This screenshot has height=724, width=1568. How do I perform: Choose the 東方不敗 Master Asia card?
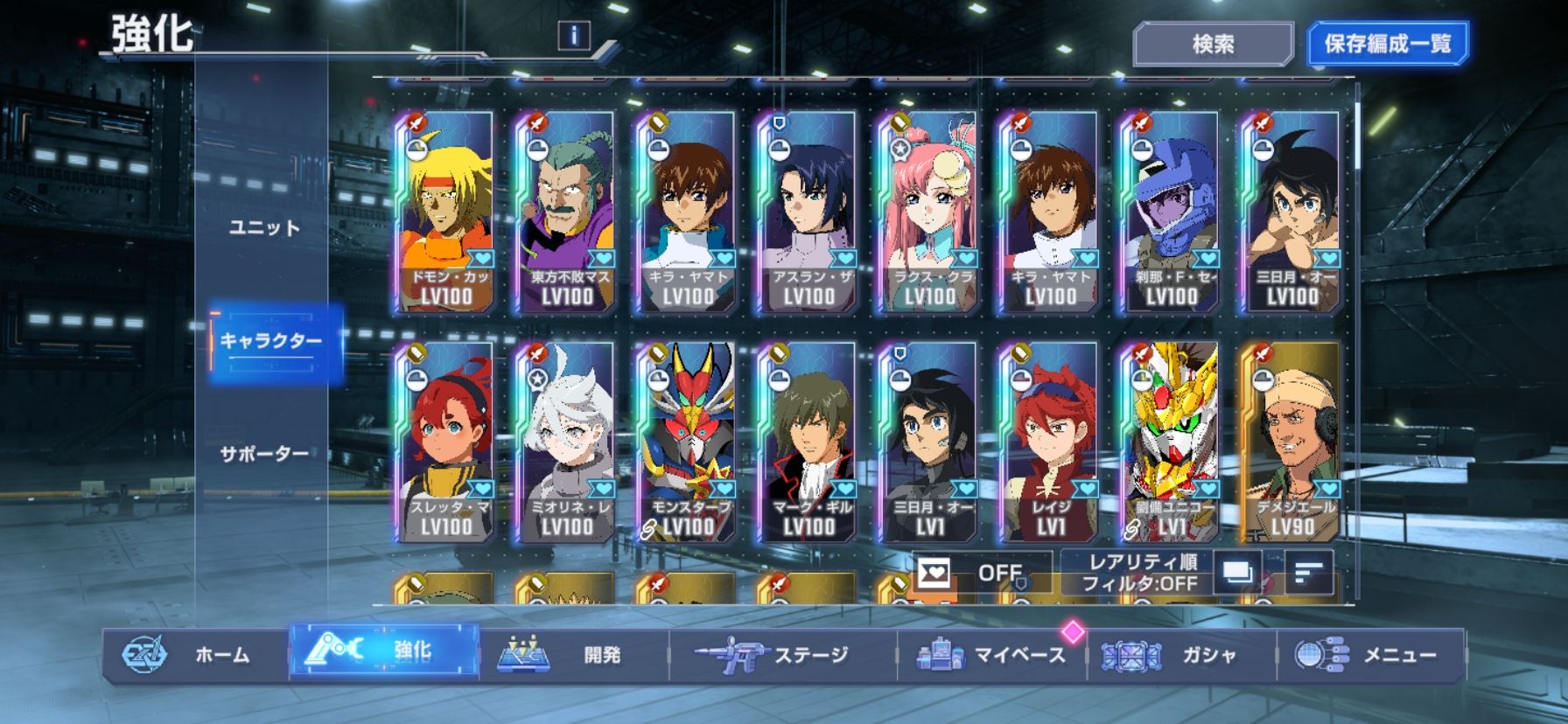[x=566, y=212]
